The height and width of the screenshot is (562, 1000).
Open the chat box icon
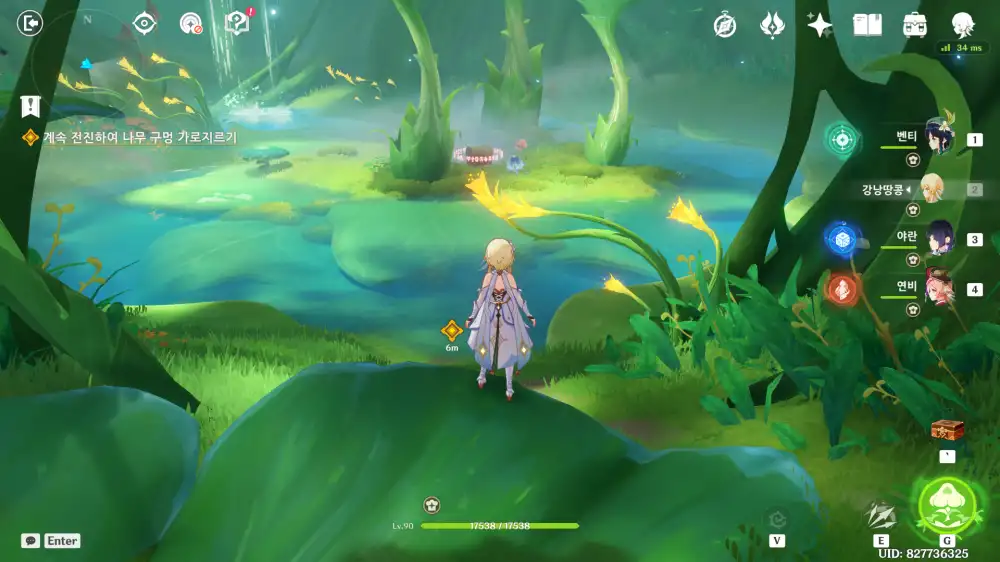pos(31,541)
